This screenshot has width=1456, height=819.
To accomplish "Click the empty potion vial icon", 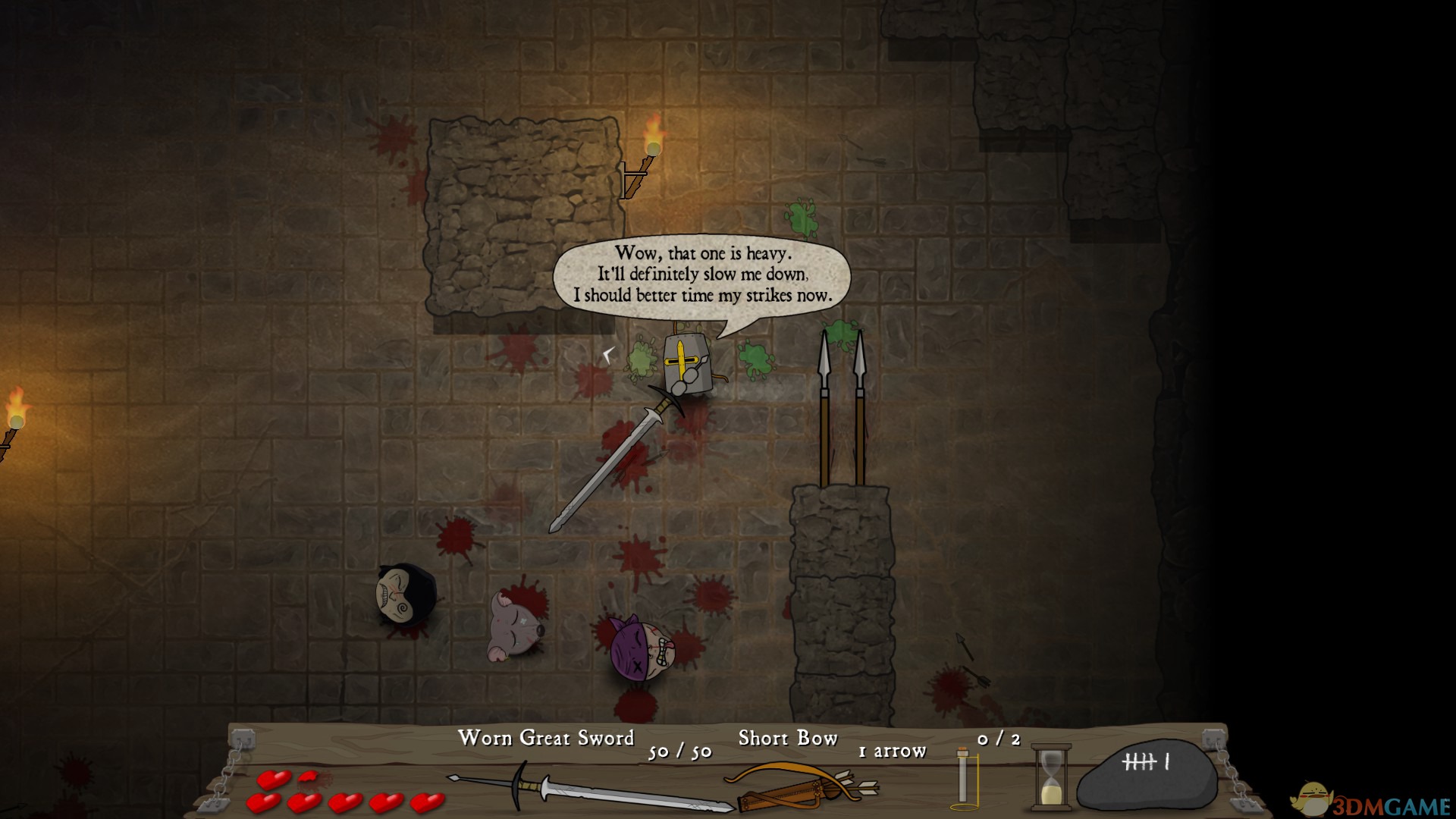I will 963,776.
